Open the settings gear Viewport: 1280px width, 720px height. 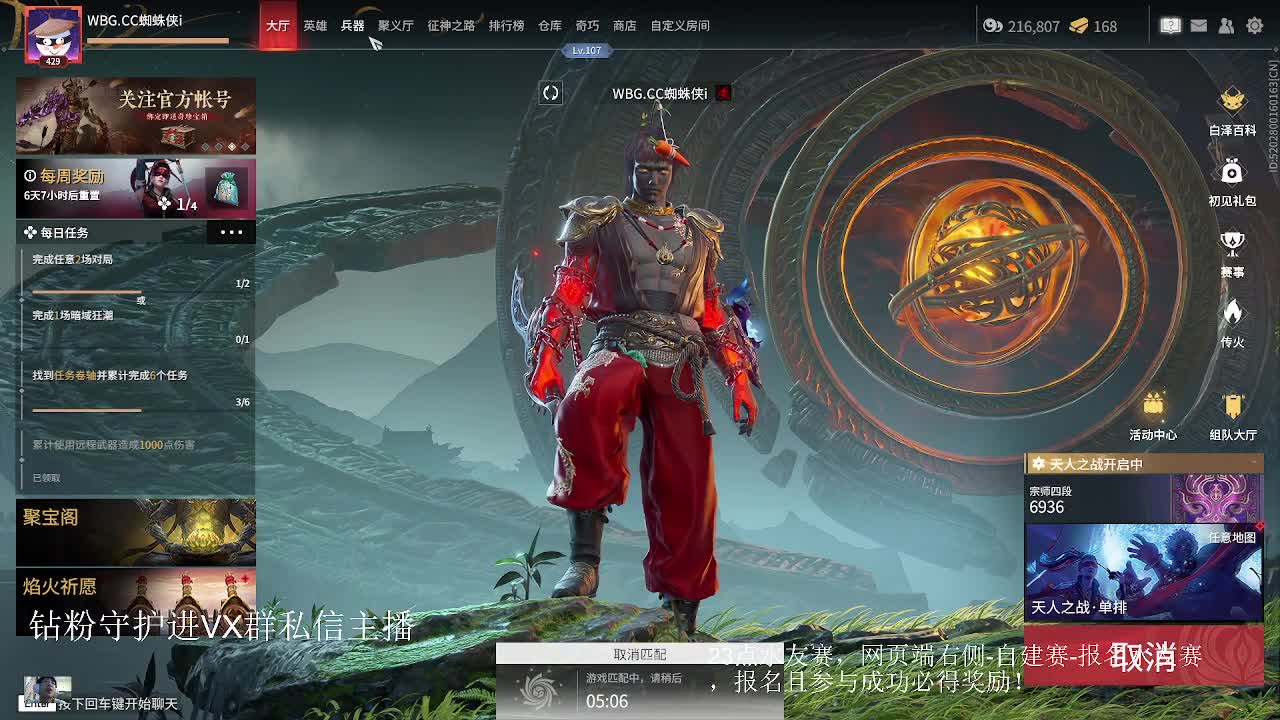coord(1254,26)
